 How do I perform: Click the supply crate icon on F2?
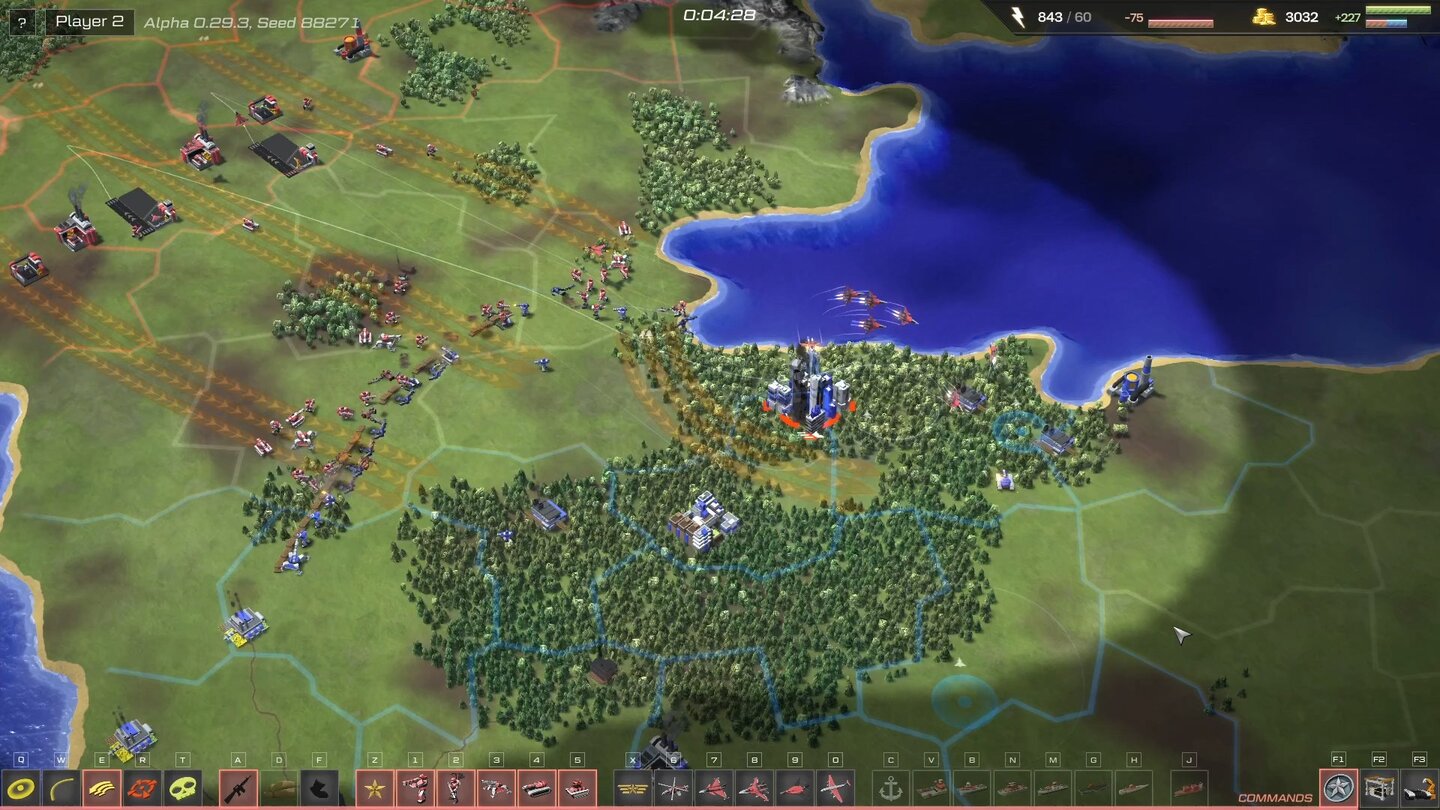tap(1377, 787)
